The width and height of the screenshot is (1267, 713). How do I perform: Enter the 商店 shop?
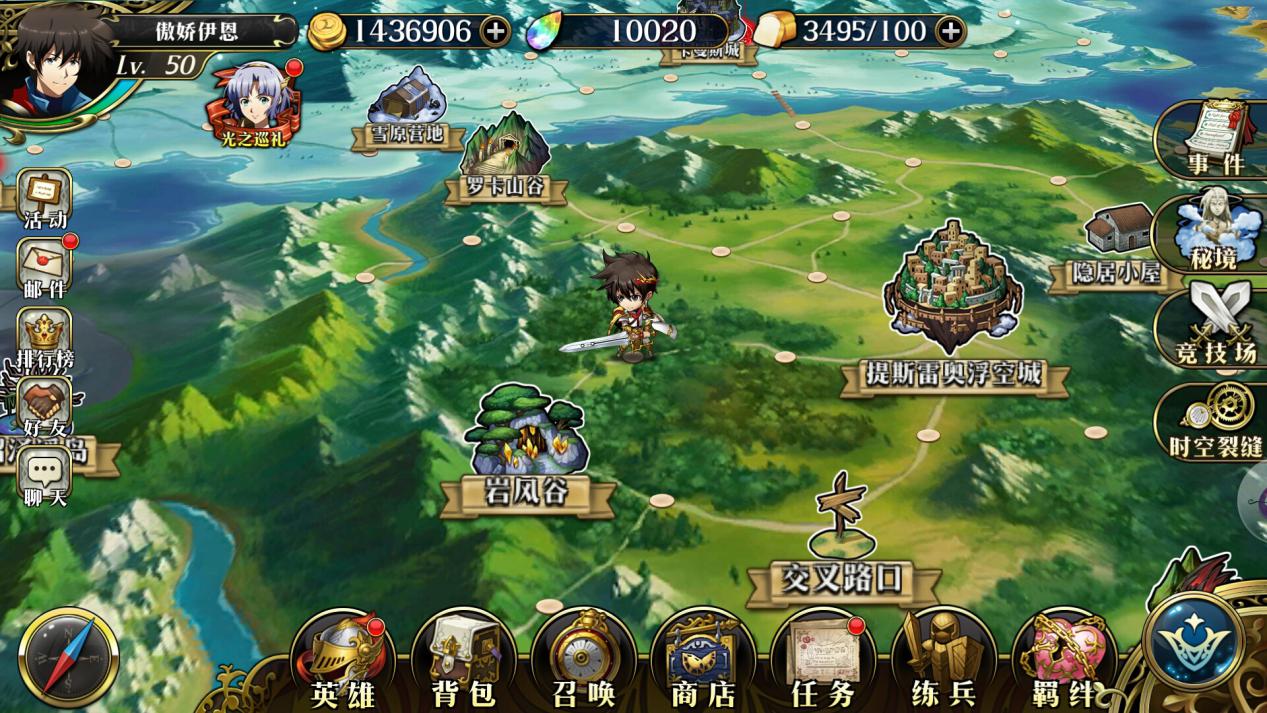[x=703, y=660]
